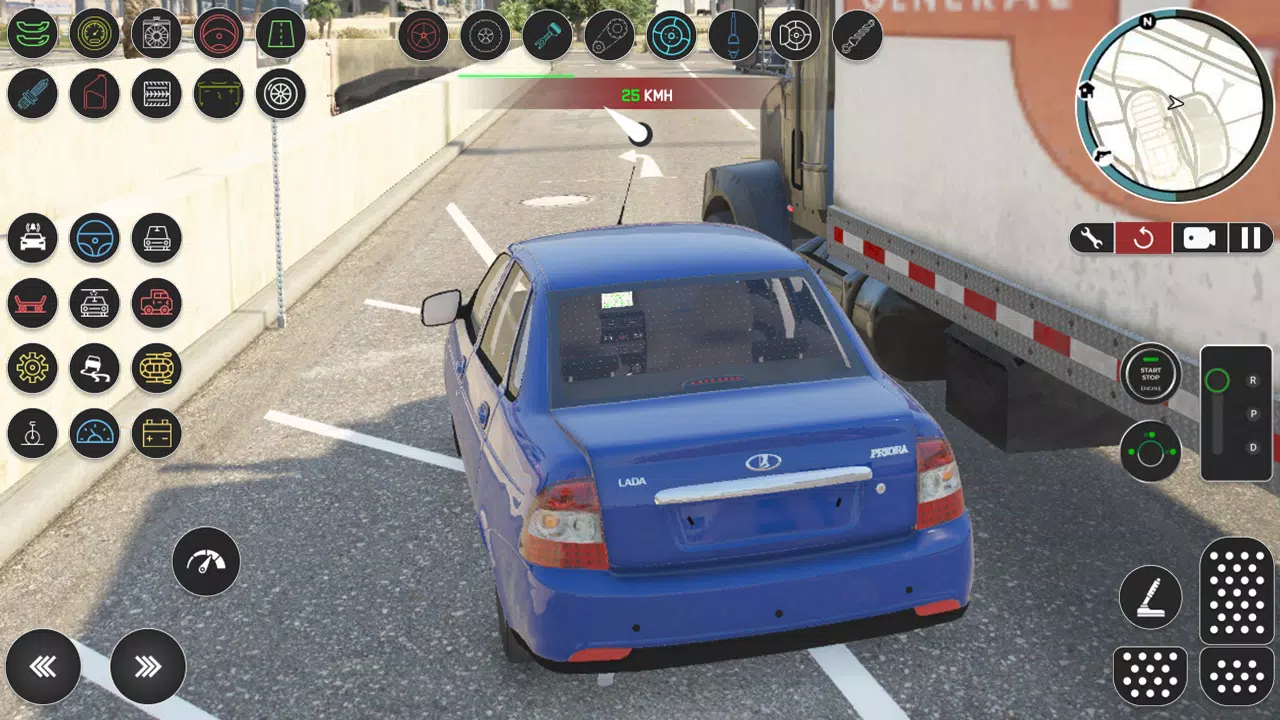This screenshot has width=1280, height=720.
Task: Tap the red reset vehicle arrow
Action: tap(1143, 238)
